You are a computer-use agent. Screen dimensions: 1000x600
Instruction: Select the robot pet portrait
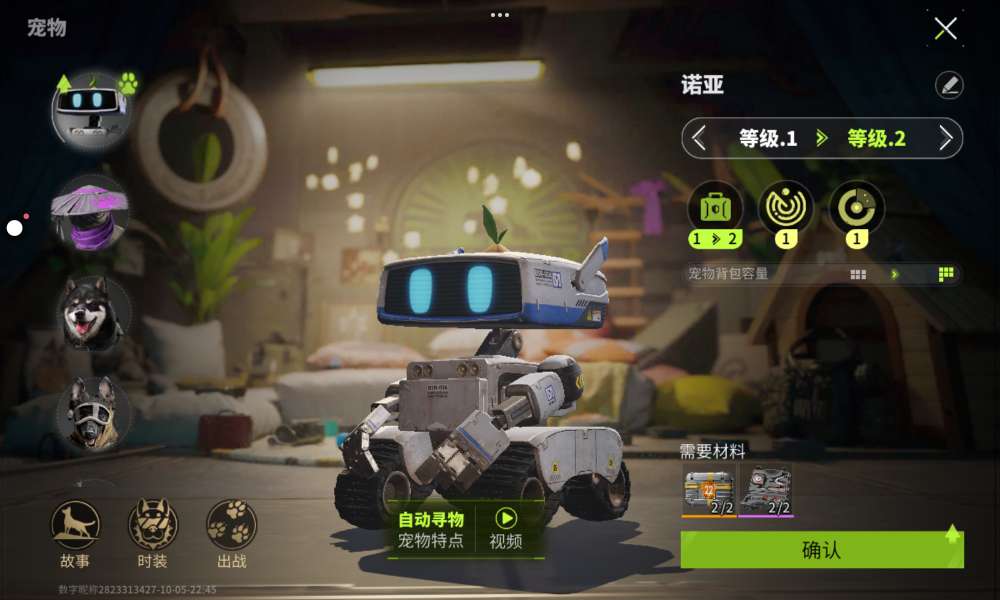coord(91,108)
